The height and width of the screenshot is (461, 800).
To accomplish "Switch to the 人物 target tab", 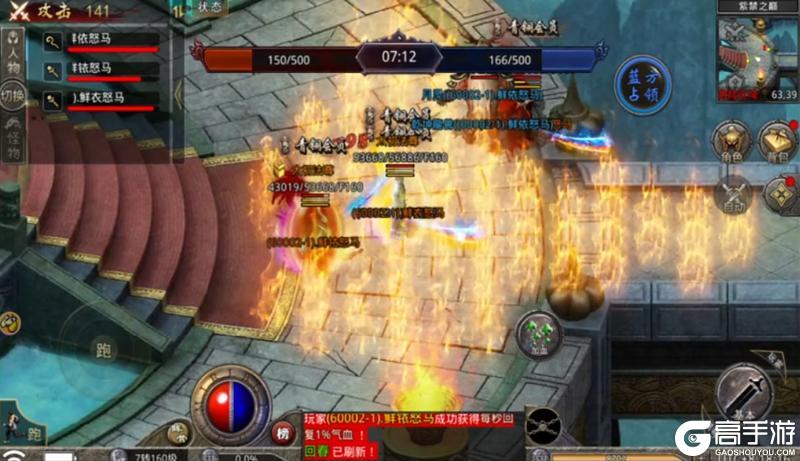I will pyautogui.click(x=12, y=51).
